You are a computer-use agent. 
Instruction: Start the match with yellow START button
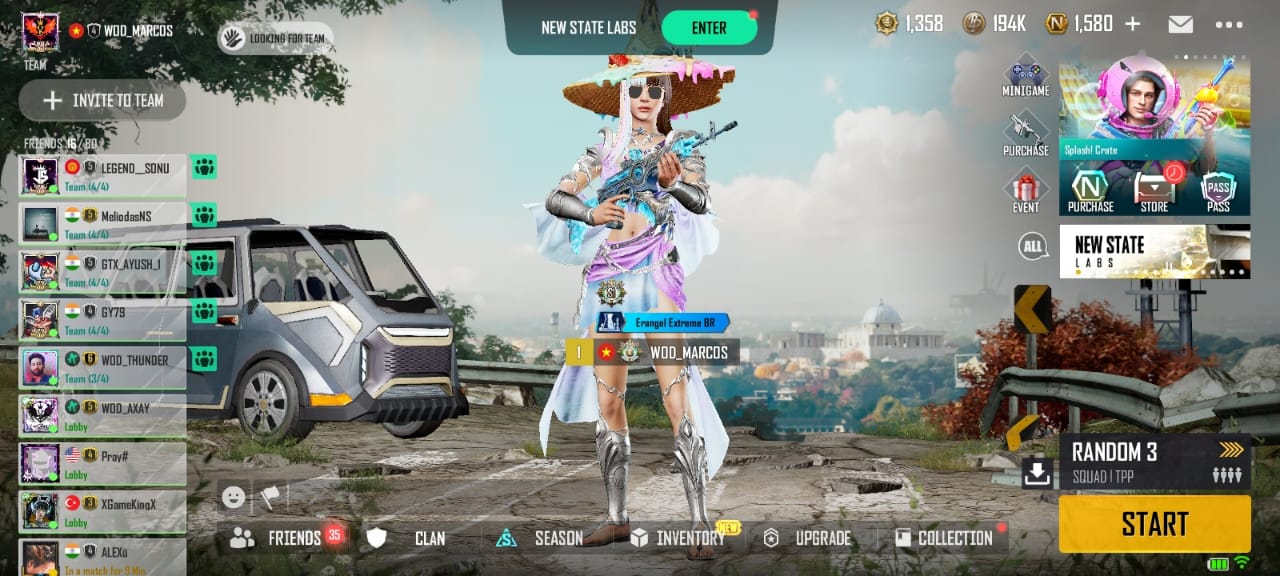(1154, 523)
